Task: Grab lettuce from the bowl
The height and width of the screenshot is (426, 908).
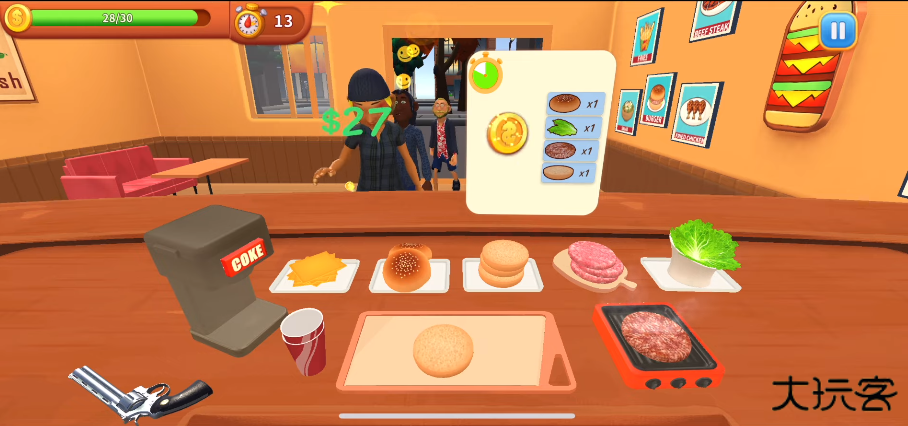Action: [x=702, y=245]
